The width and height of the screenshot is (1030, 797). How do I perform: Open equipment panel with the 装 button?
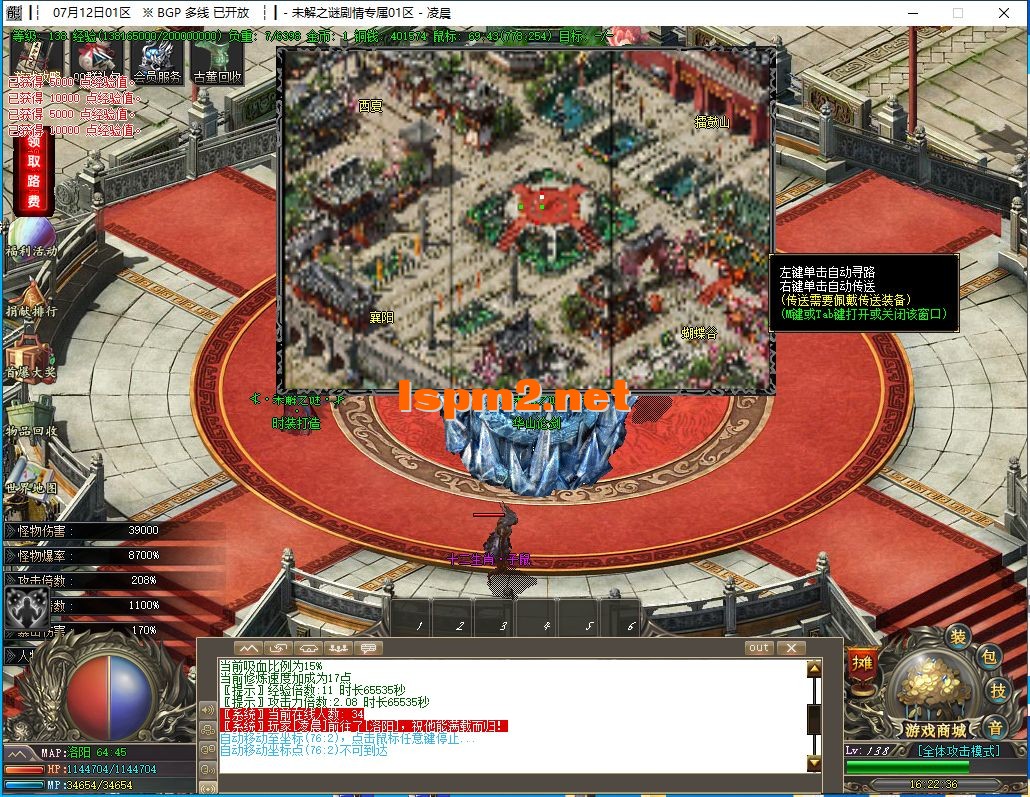(957, 636)
